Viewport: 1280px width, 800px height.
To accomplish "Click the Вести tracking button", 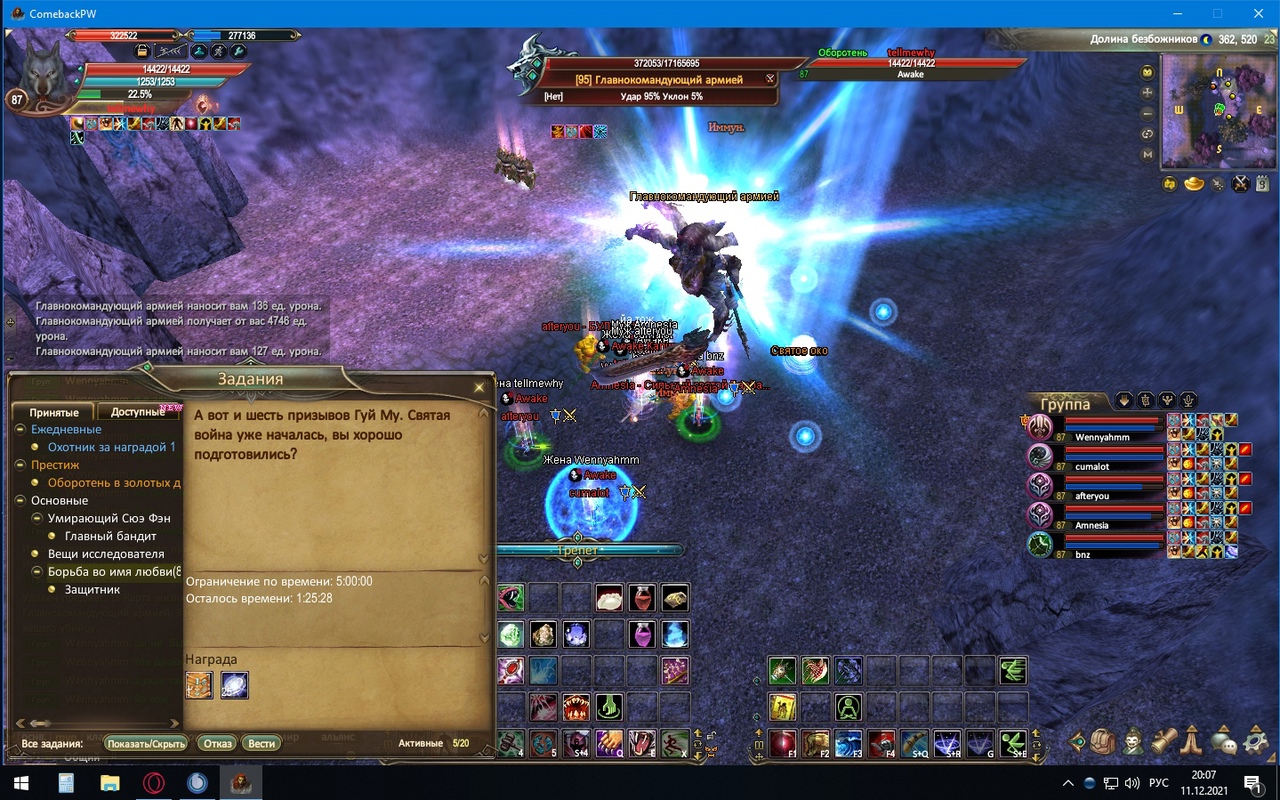I will [261, 743].
